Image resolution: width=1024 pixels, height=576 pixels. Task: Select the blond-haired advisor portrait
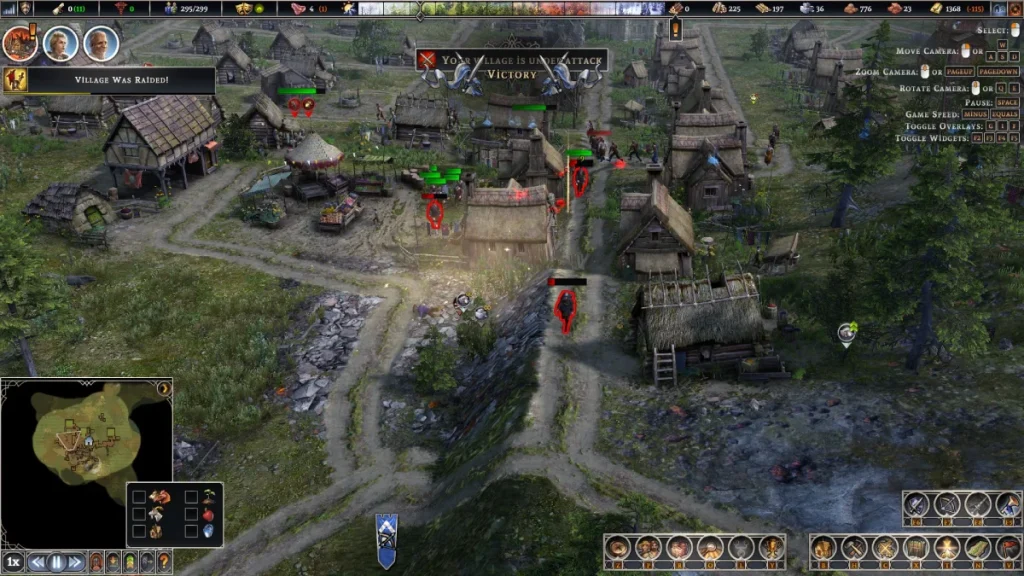(x=61, y=43)
